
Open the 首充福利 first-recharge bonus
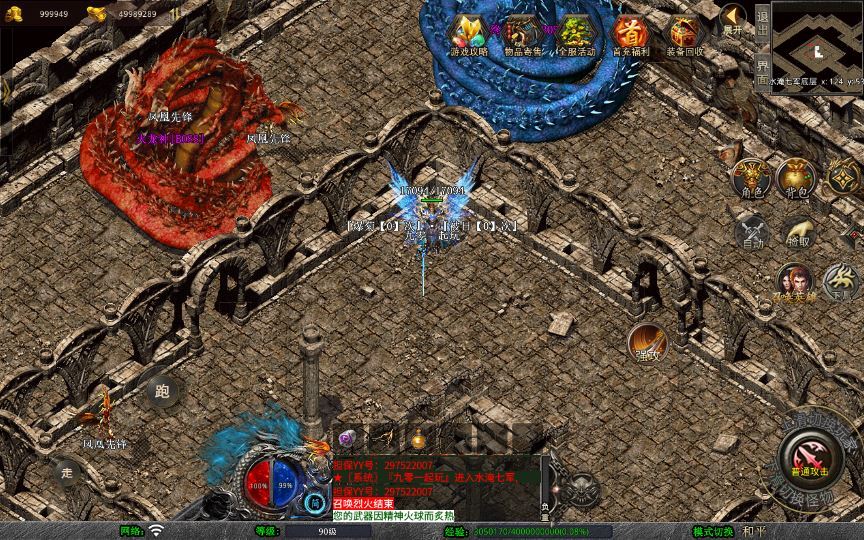(x=629, y=34)
